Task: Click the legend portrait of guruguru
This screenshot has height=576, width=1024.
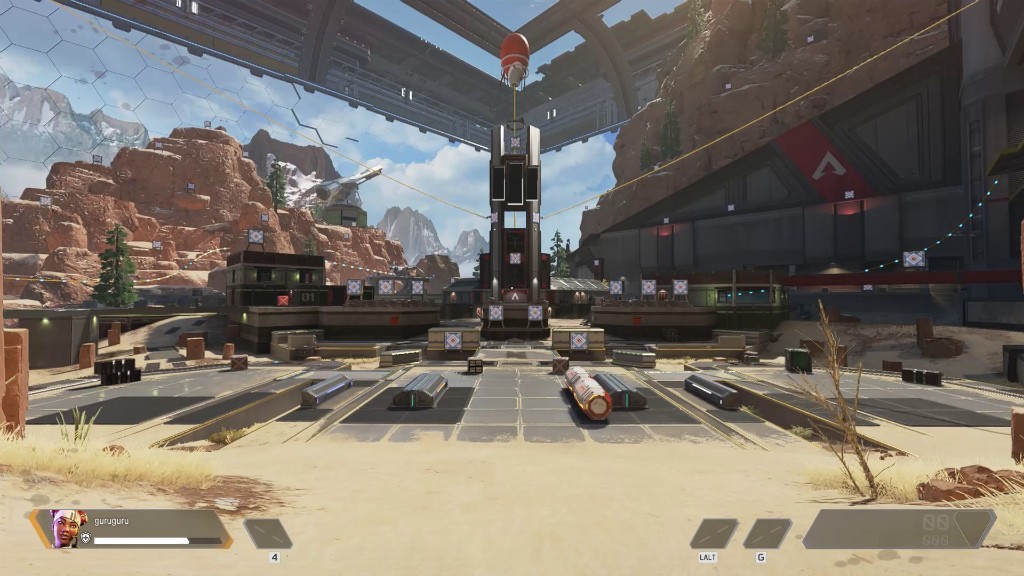Action: click(66, 528)
